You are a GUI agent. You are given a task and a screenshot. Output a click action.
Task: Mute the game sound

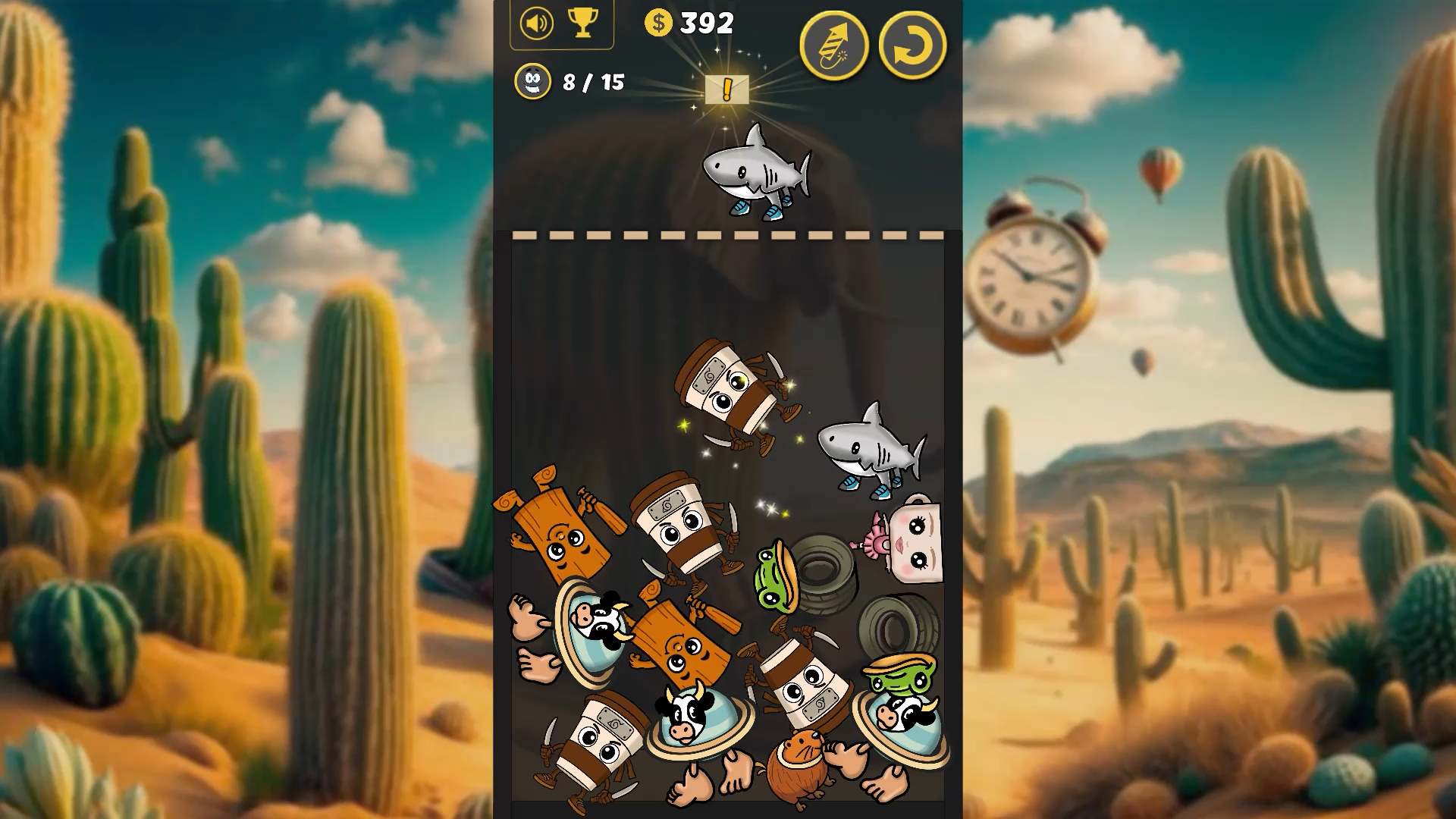pyautogui.click(x=535, y=24)
